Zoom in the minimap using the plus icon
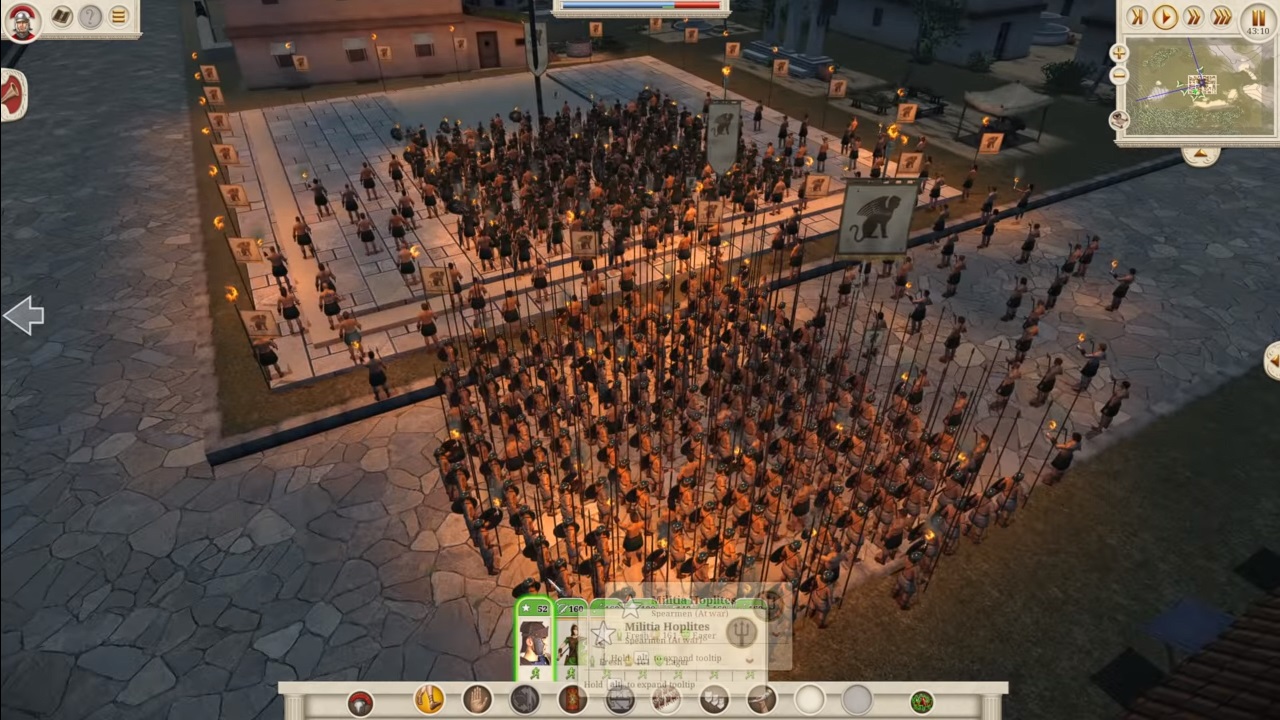Image resolution: width=1280 pixels, height=720 pixels. click(x=1119, y=54)
